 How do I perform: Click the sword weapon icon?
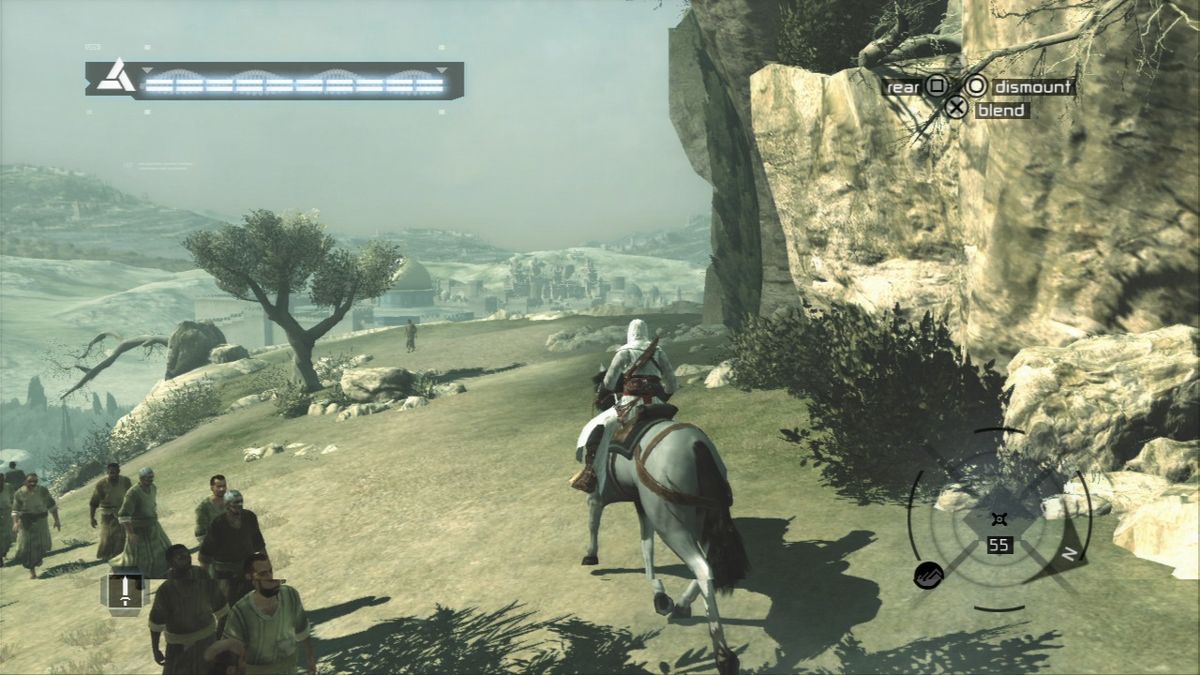point(124,592)
